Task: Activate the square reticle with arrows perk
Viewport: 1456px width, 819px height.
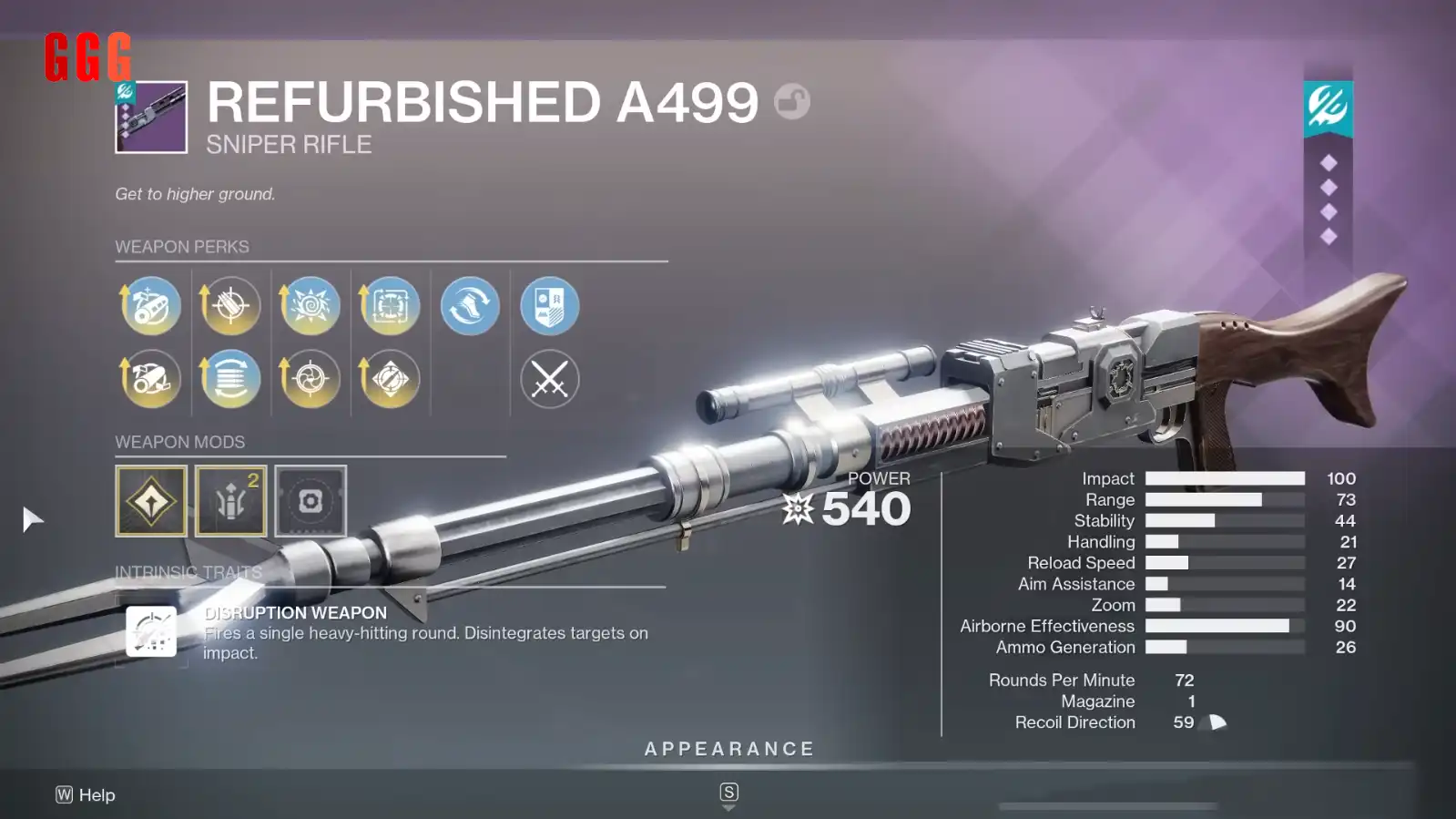Action: 390,306
